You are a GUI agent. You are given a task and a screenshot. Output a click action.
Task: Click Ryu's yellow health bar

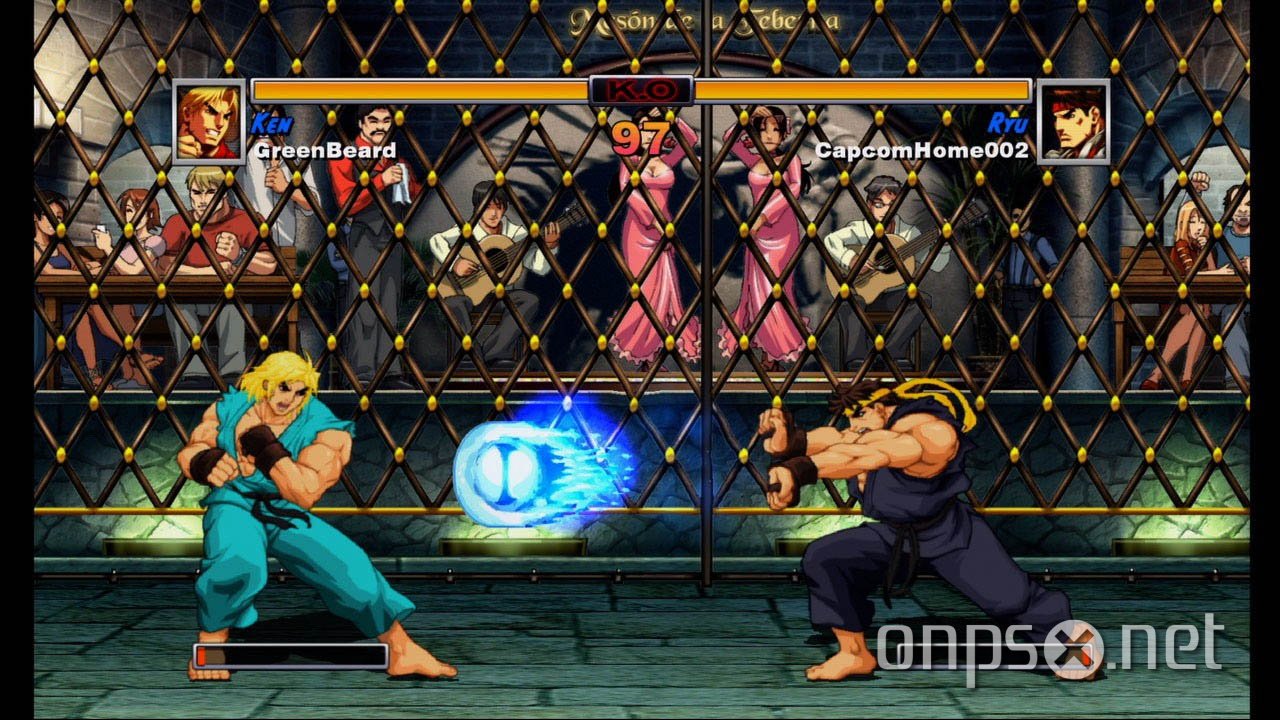pos(860,90)
